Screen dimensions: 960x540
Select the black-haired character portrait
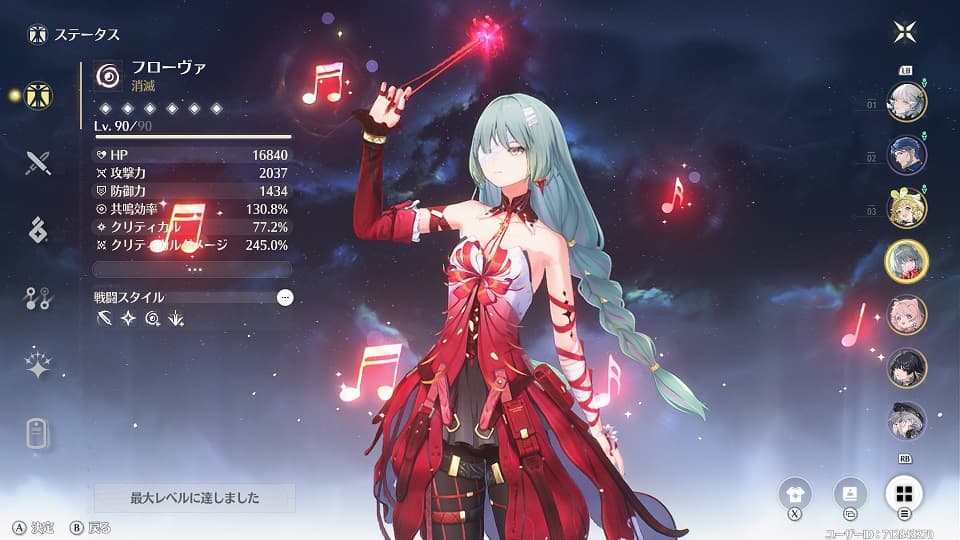(907, 368)
